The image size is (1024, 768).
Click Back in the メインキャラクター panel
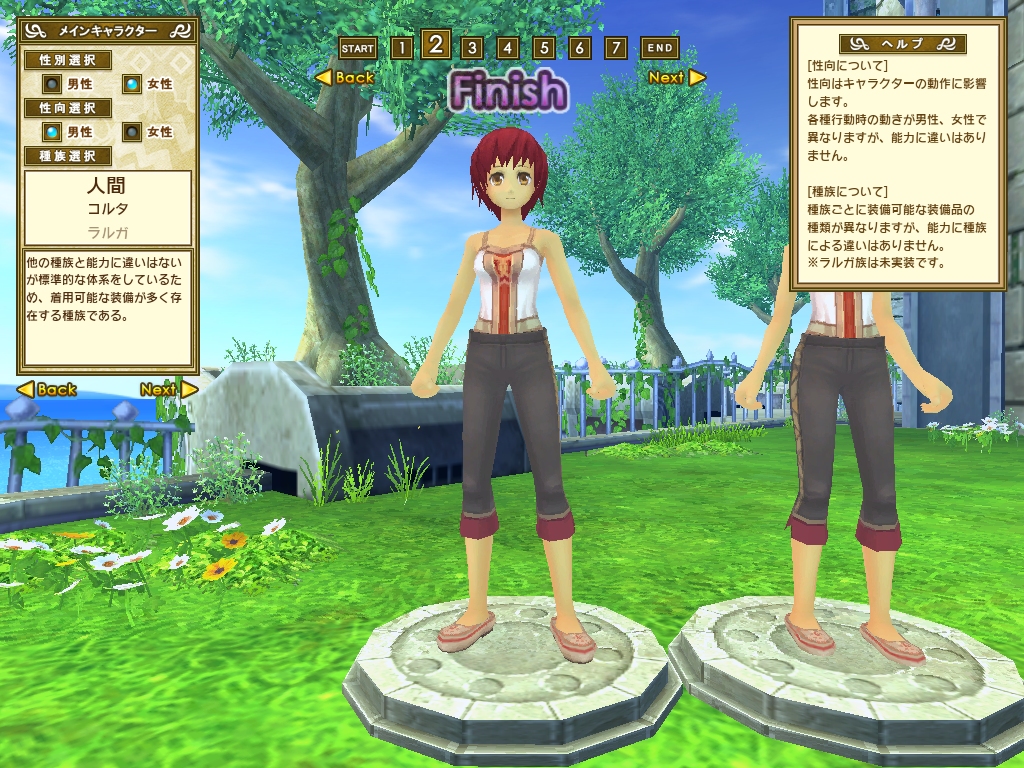(47, 390)
